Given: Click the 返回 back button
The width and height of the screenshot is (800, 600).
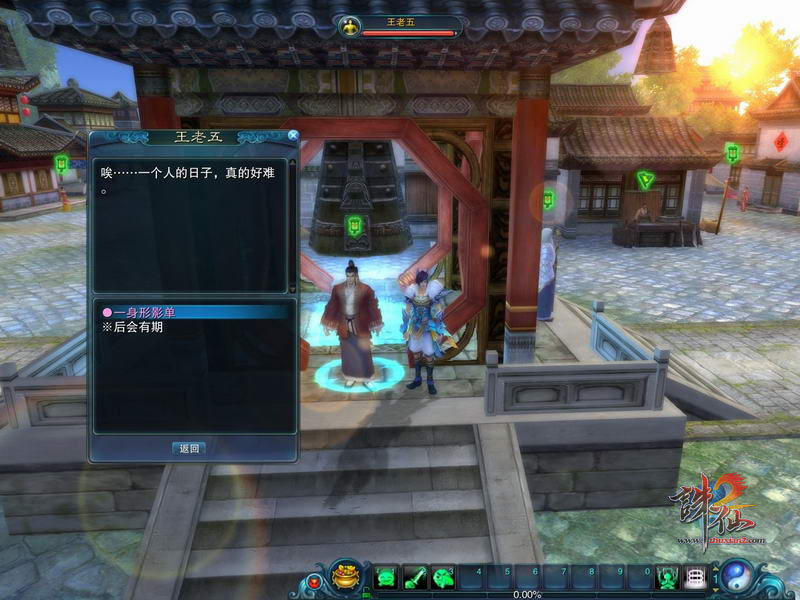Looking at the screenshot, I should pyautogui.click(x=190, y=448).
